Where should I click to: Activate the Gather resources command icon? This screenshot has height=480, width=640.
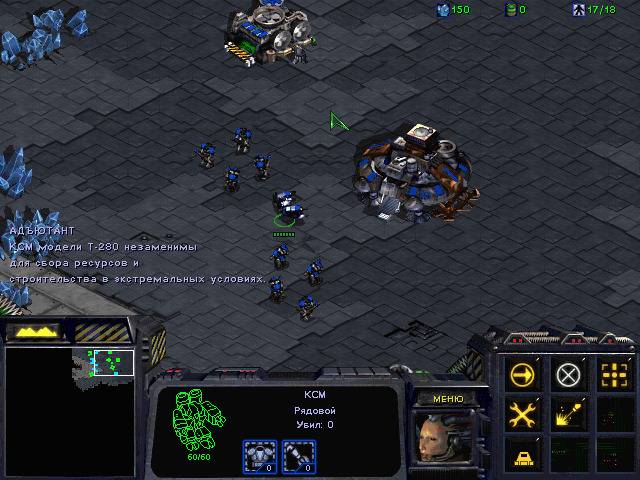click(x=568, y=414)
